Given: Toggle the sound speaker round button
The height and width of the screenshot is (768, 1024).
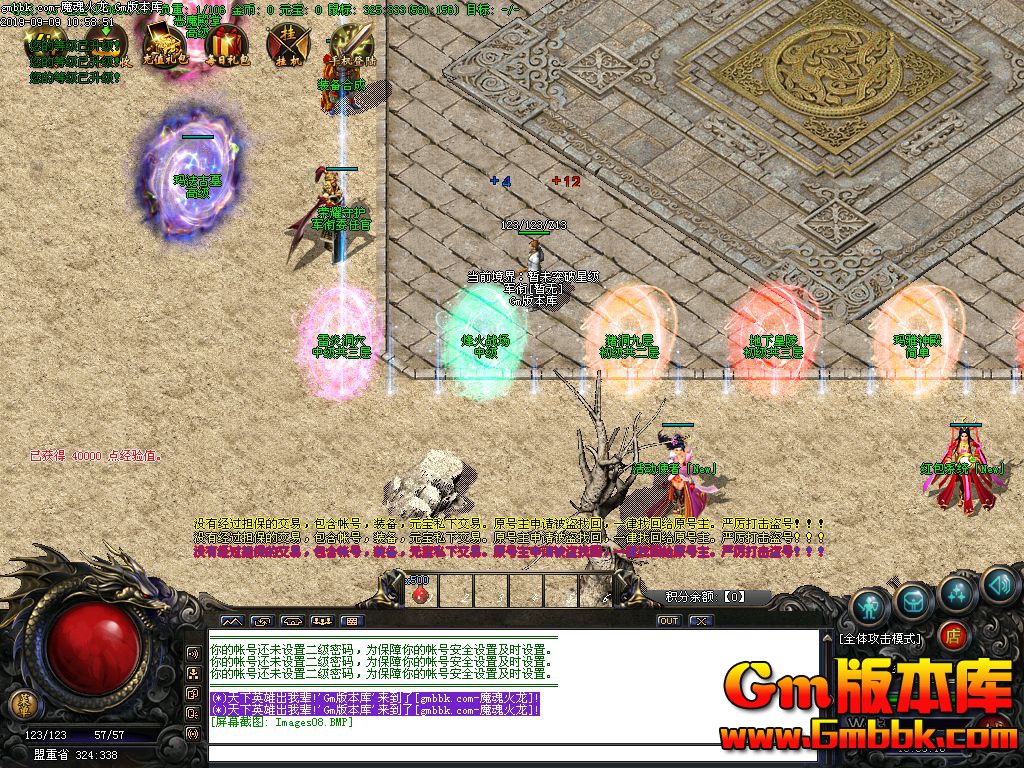Looking at the screenshot, I should (x=1001, y=583).
